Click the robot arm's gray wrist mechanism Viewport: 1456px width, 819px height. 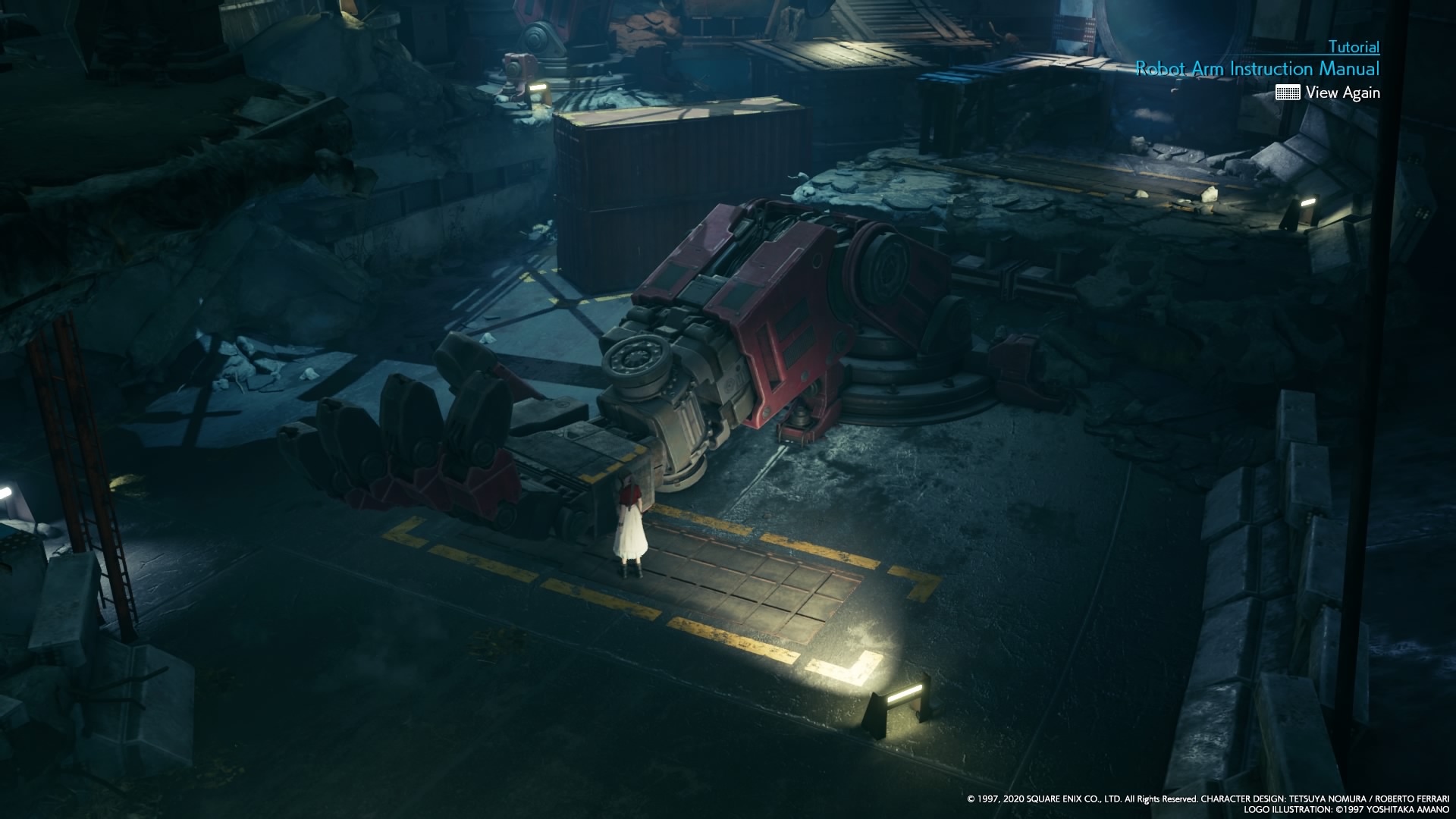click(x=648, y=372)
